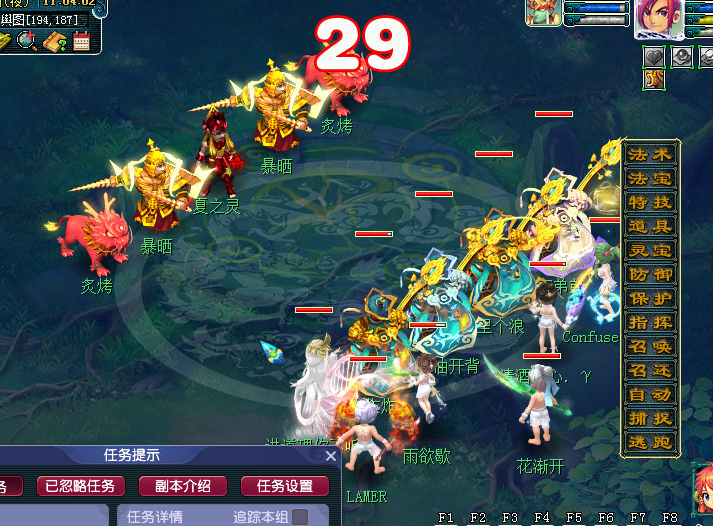Open the world map magnifier icon
713x526 pixels.
point(28,41)
